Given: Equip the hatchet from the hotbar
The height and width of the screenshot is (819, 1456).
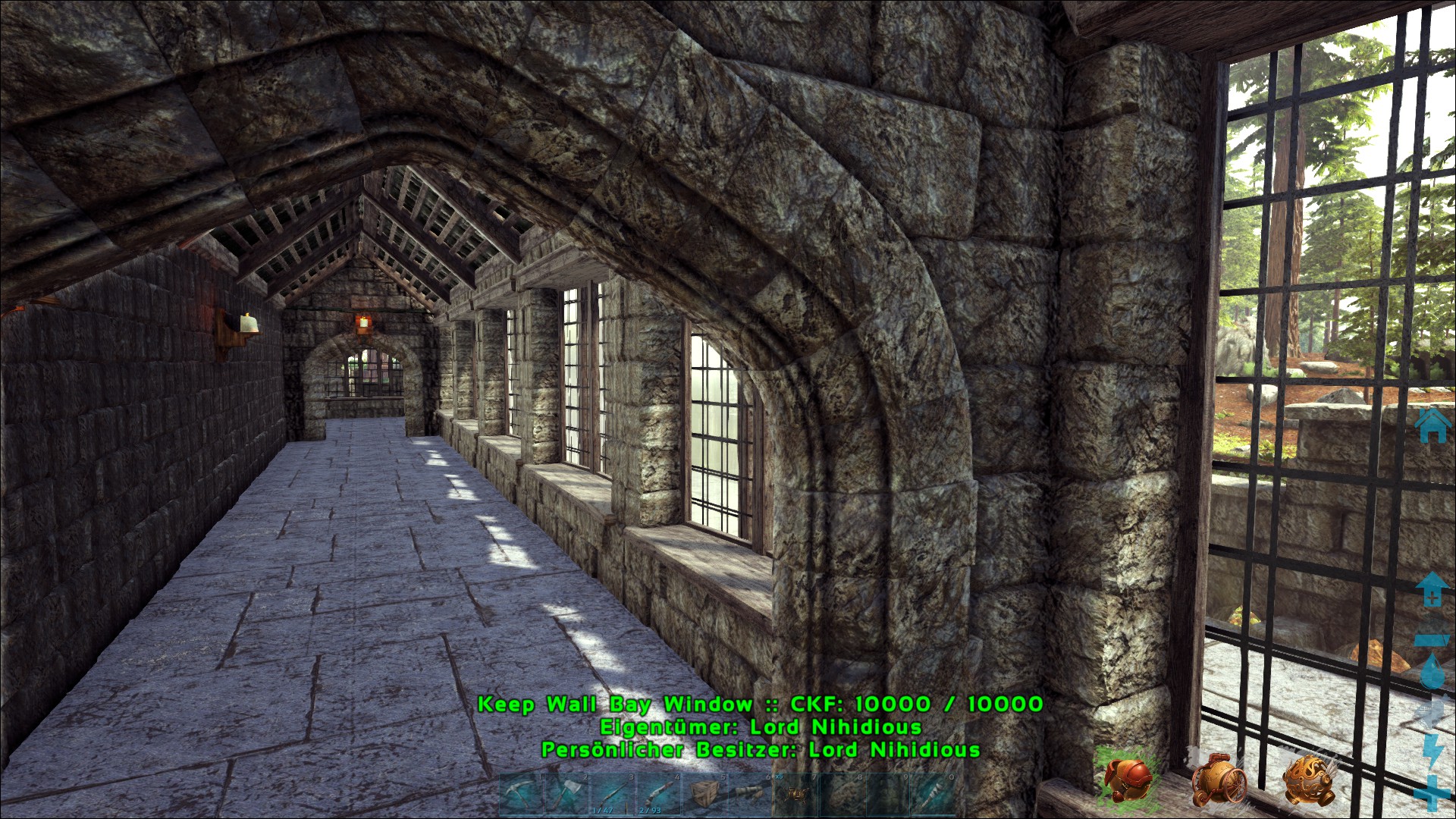Looking at the screenshot, I should [x=568, y=795].
